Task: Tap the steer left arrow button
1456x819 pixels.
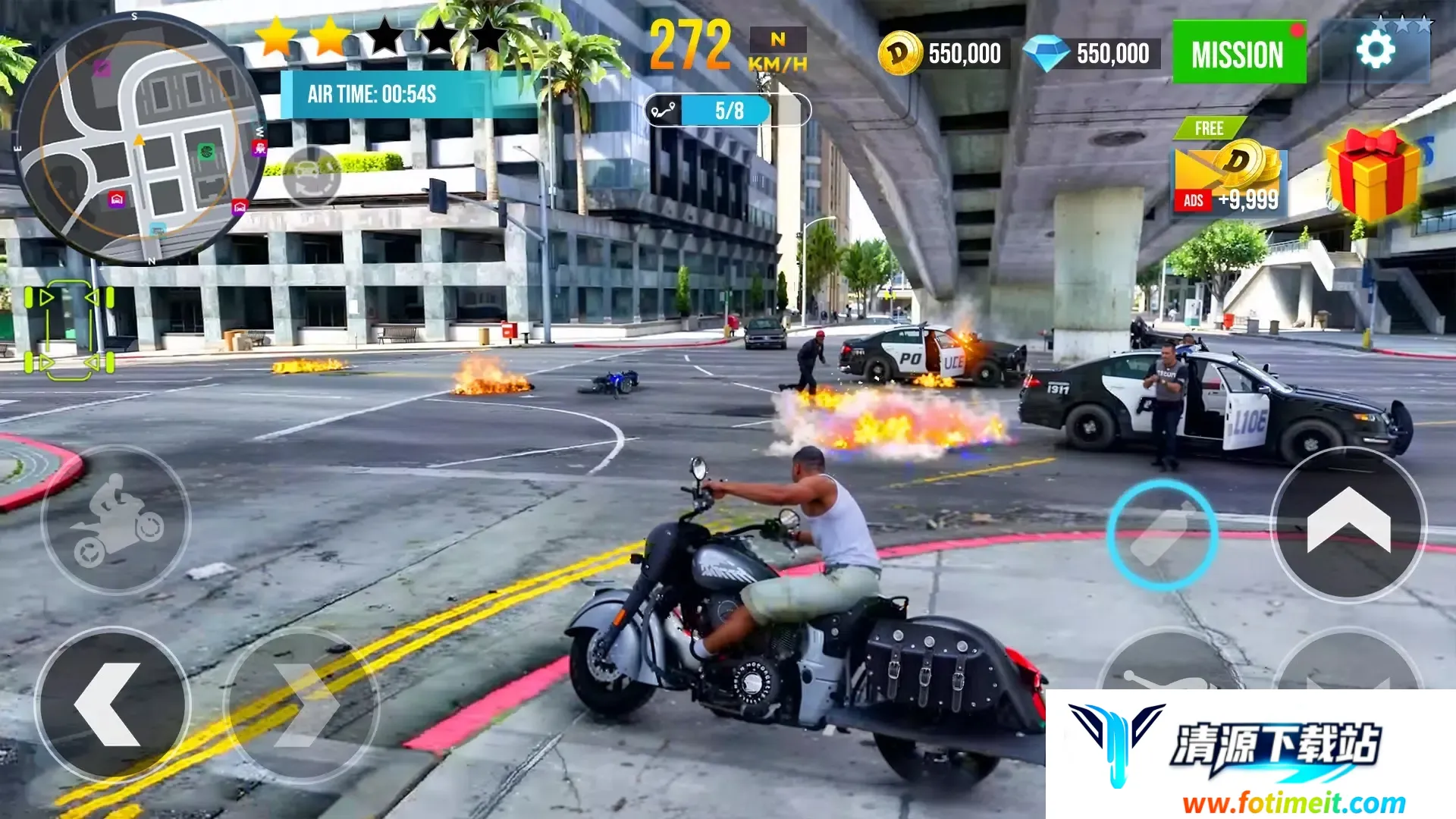Action: click(112, 705)
